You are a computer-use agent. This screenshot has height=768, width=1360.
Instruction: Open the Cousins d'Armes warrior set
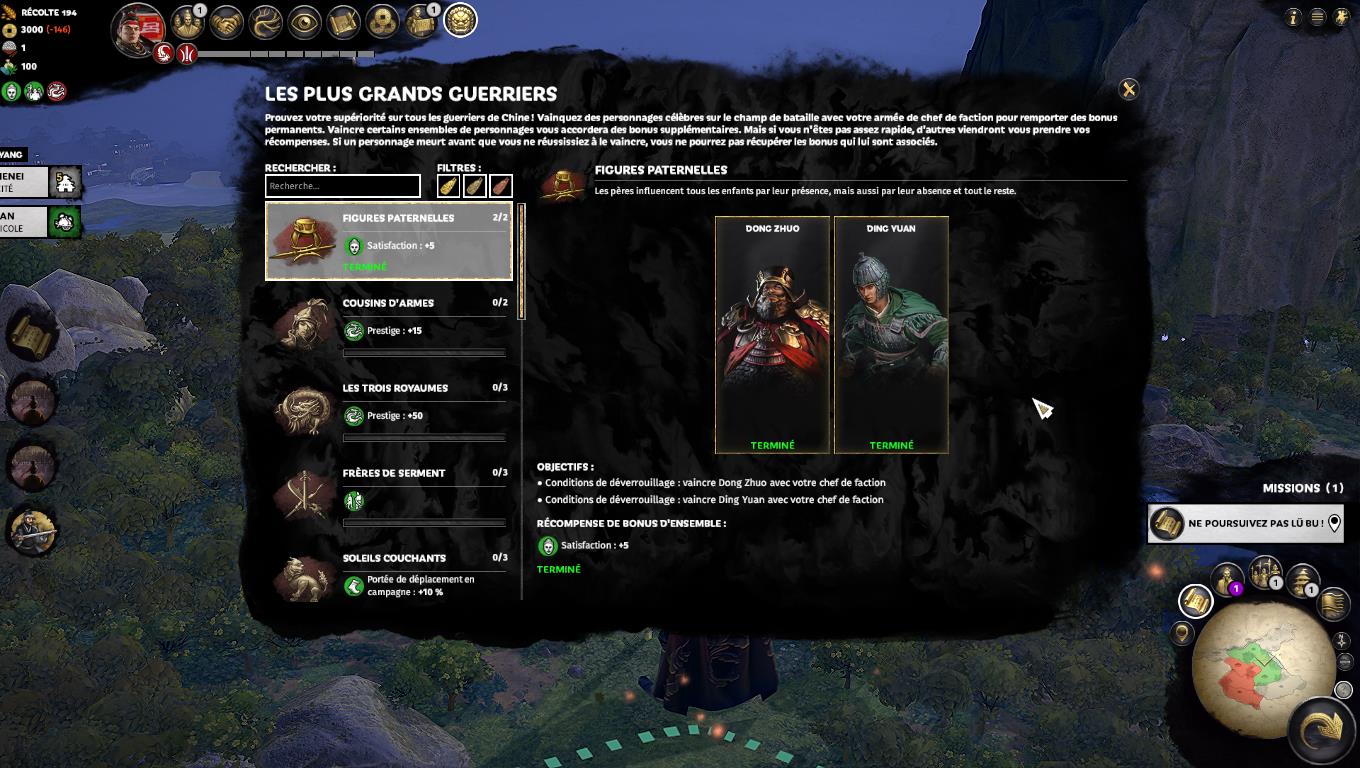point(389,326)
